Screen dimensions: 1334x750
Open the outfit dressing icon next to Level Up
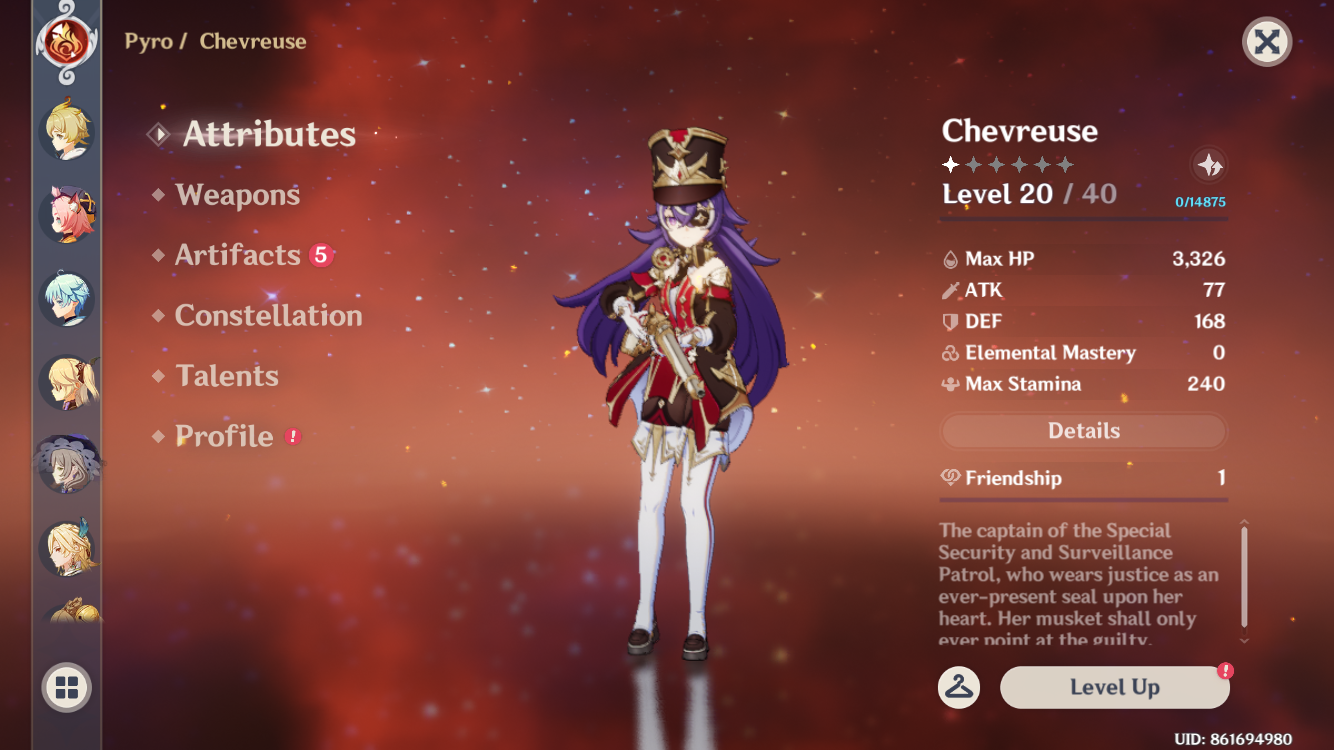[957, 688]
